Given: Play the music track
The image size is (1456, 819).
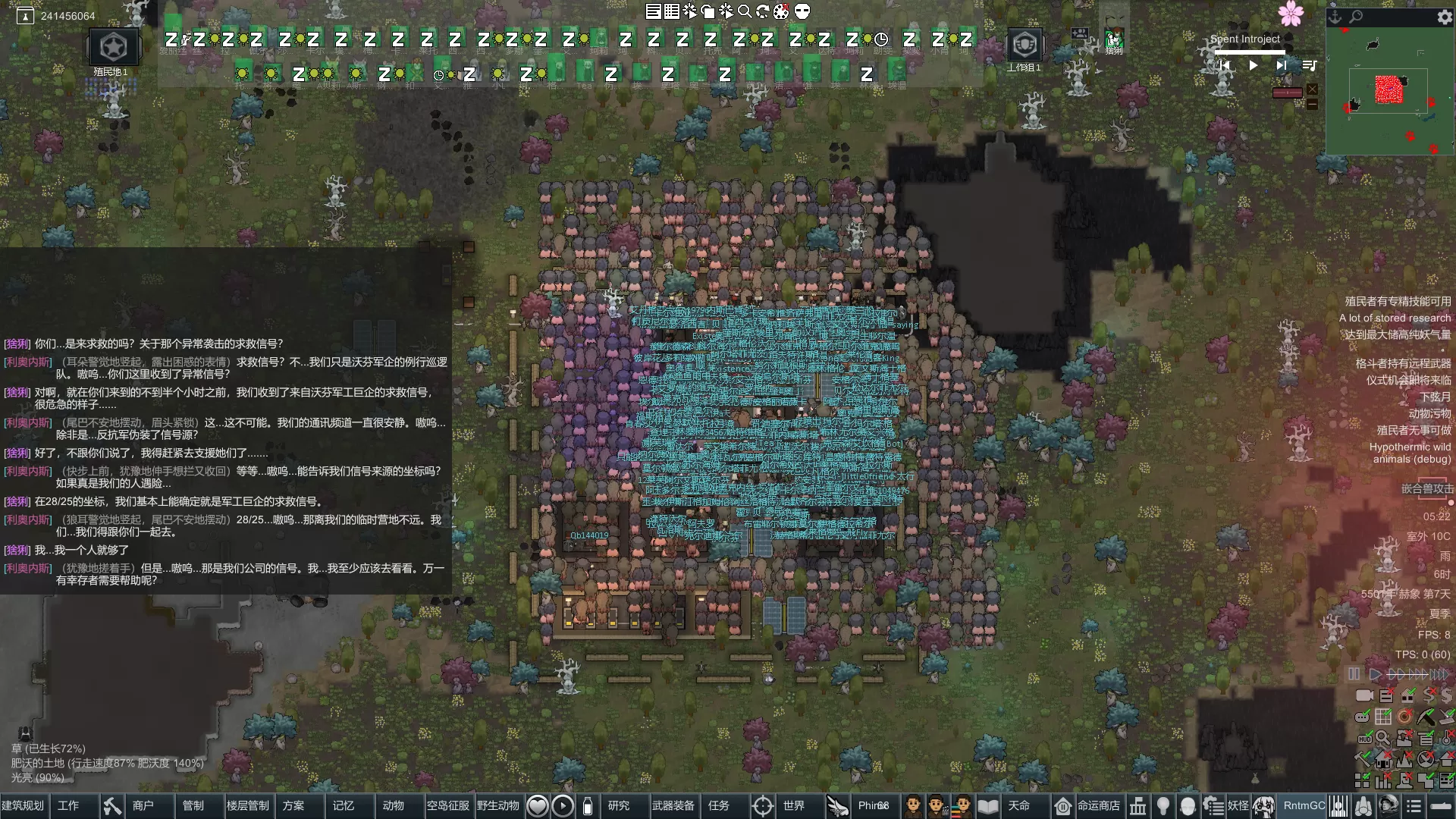Looking at the screenshot, I should pyautogui.click(x=1253, y=66).
